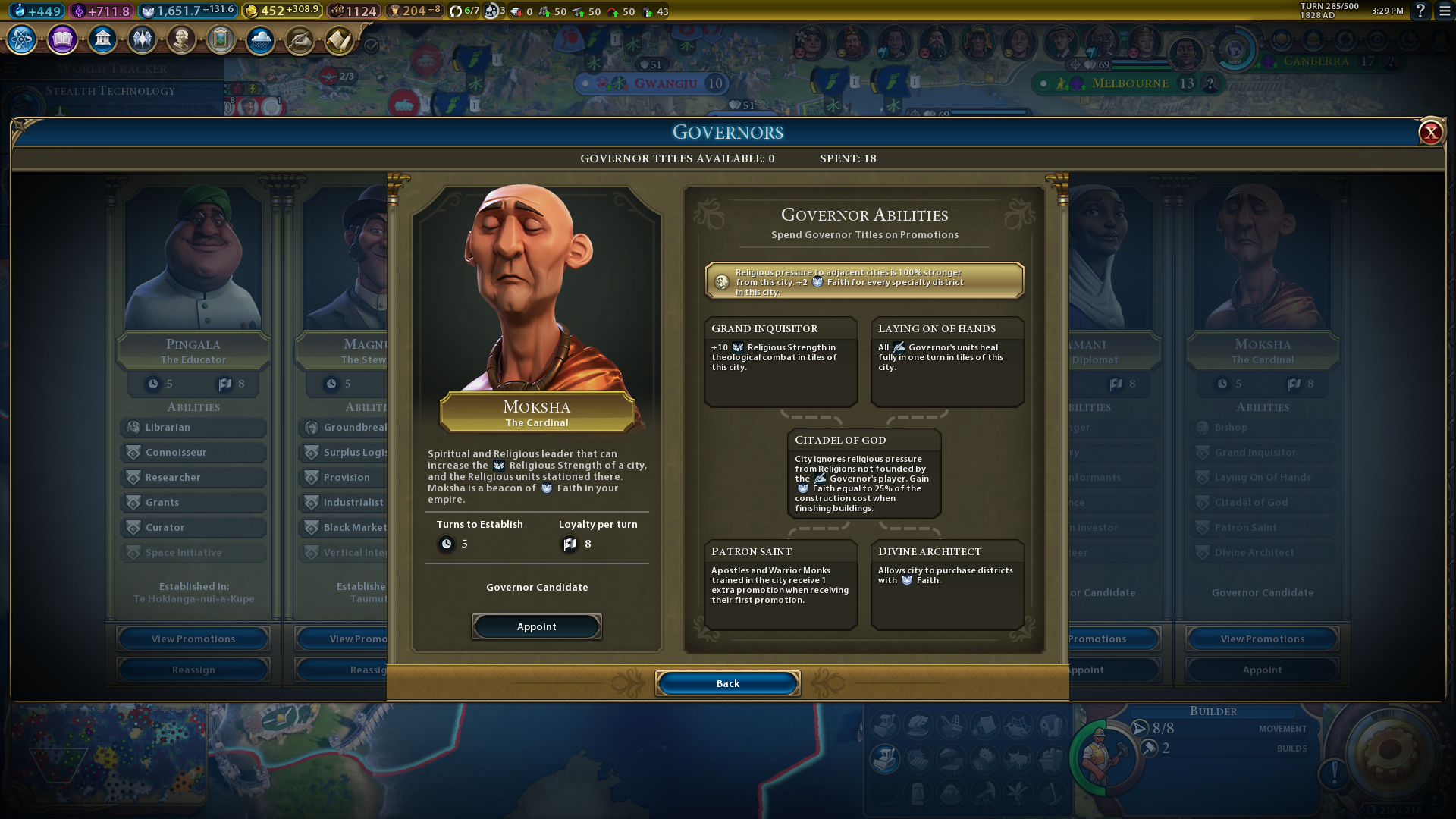Open the government building icon
This screenshot has width=1456, height=819.
(102, 39)
